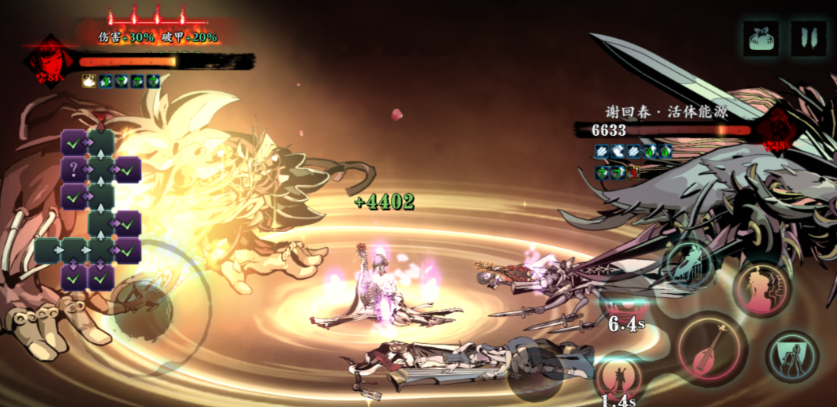Pause the battle

click(808, 38)
